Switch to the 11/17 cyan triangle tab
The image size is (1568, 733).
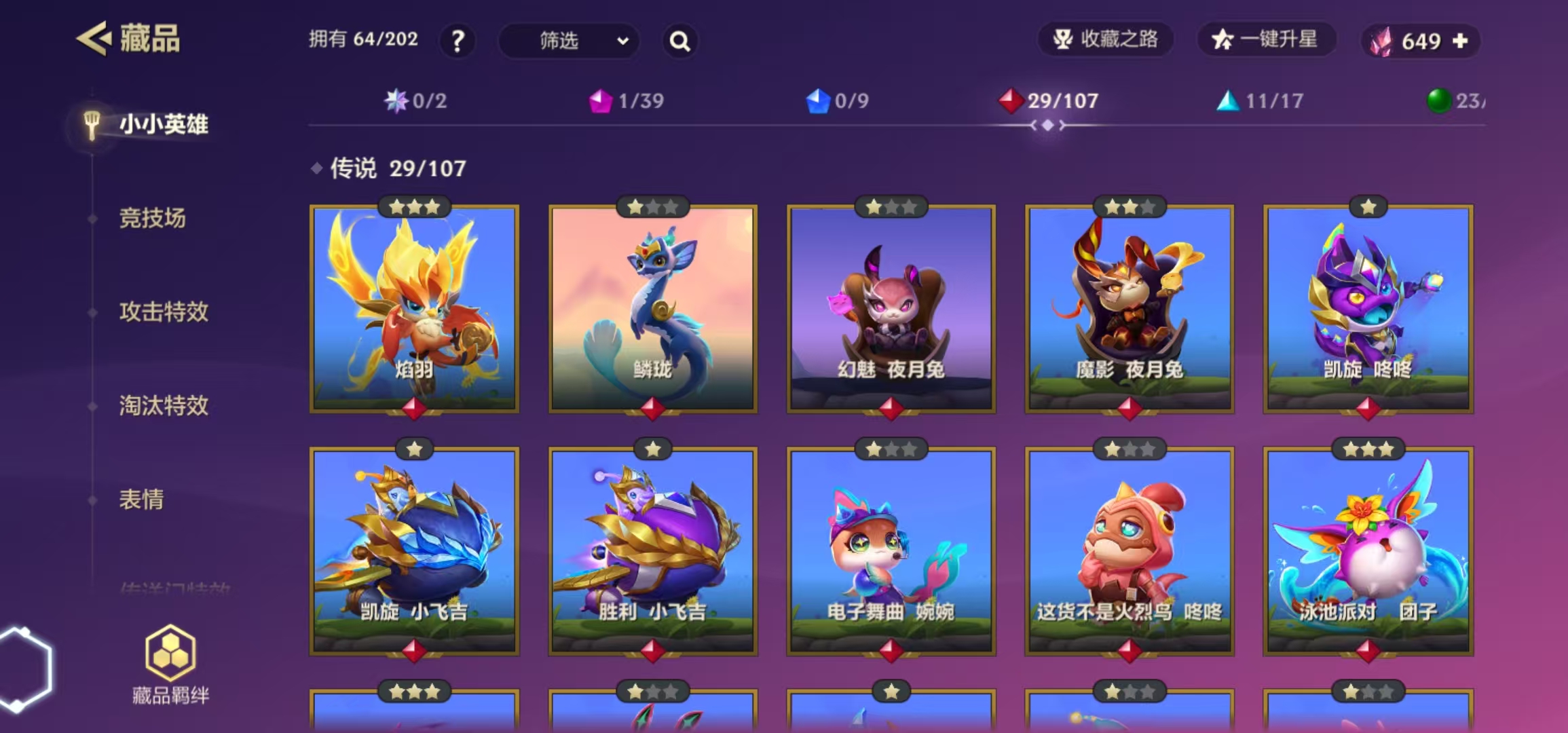click(1260, 101)
